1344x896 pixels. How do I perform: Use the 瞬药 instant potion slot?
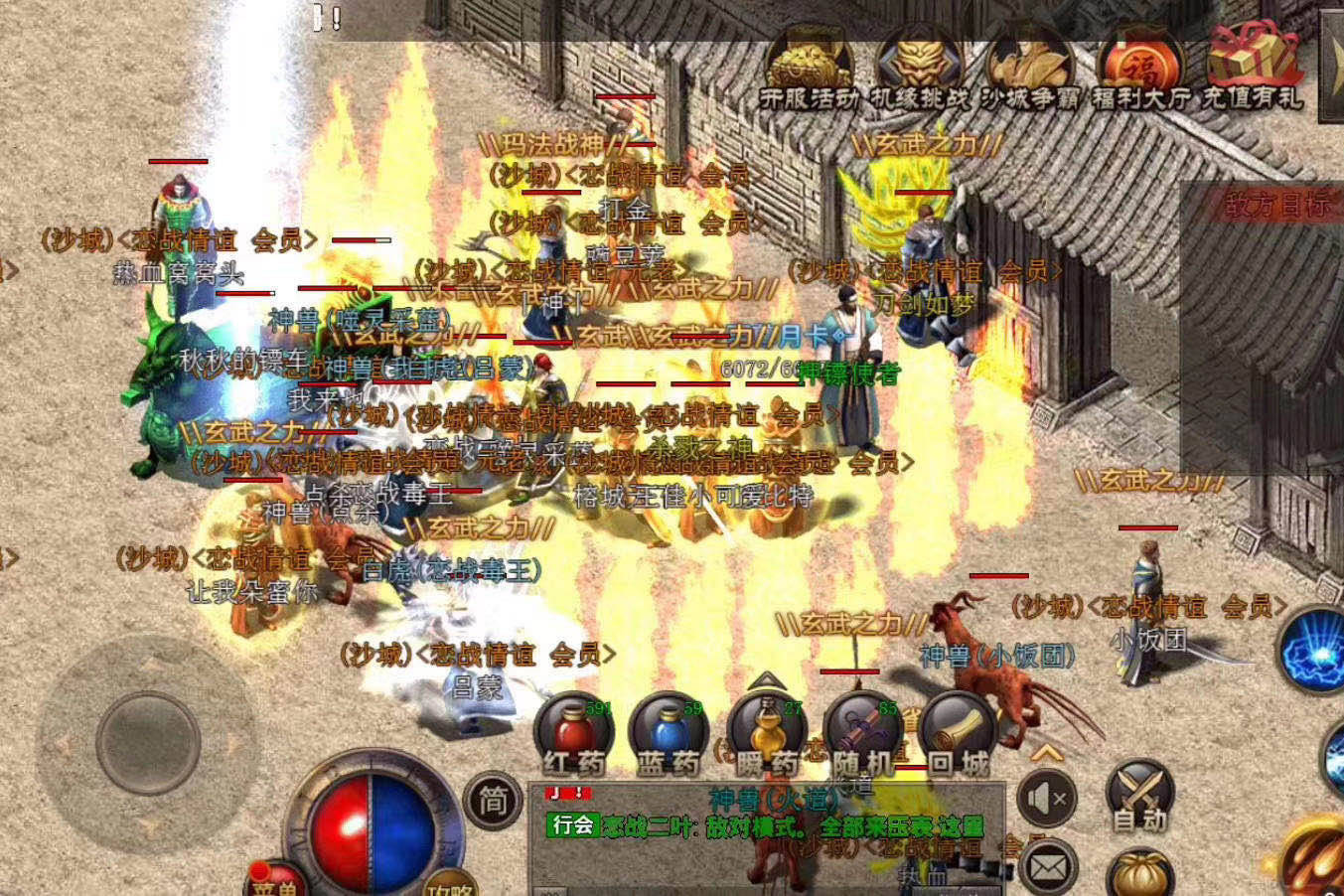[766, 735]
